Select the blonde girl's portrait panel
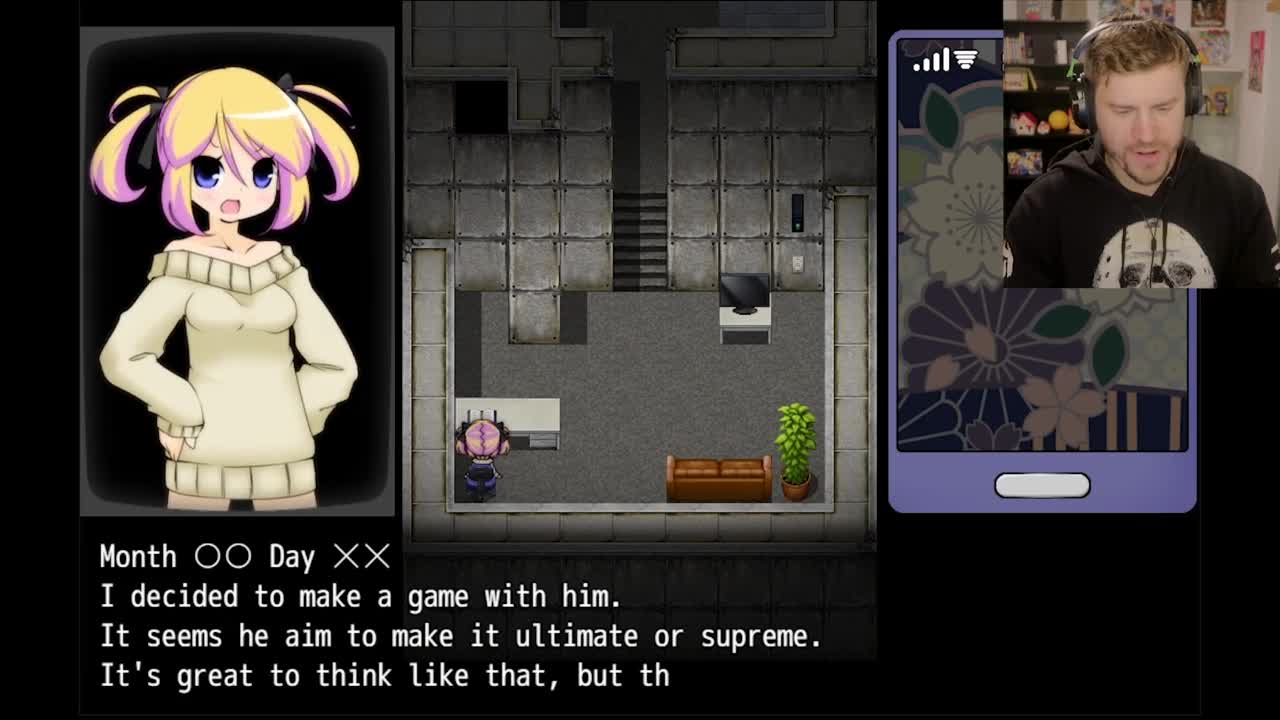The height and width of the screenshot is (720, 1280). pyautogui.click(x=237, y=271)
